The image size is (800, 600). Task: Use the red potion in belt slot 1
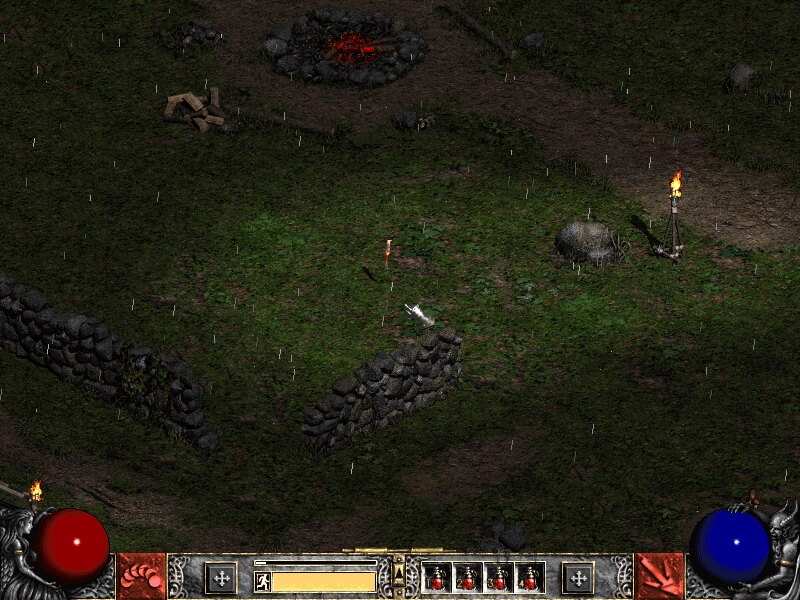click(437, 577)
